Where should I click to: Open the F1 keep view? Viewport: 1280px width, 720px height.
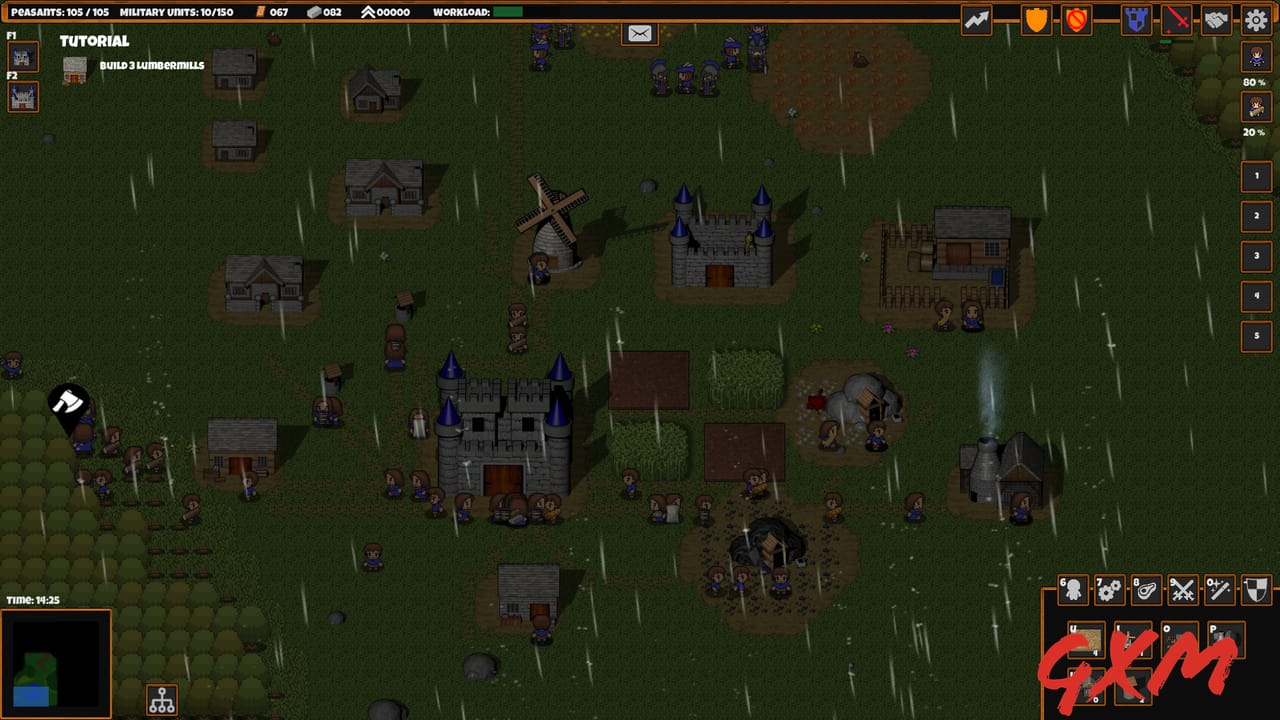click(x=21, y=57)
